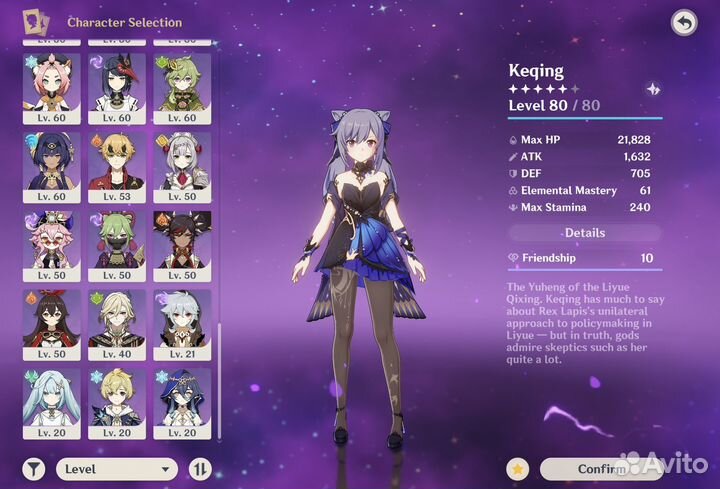Select Candace at Lv. 60
This screenshot has width=720, height=489.
click(50, 166)
